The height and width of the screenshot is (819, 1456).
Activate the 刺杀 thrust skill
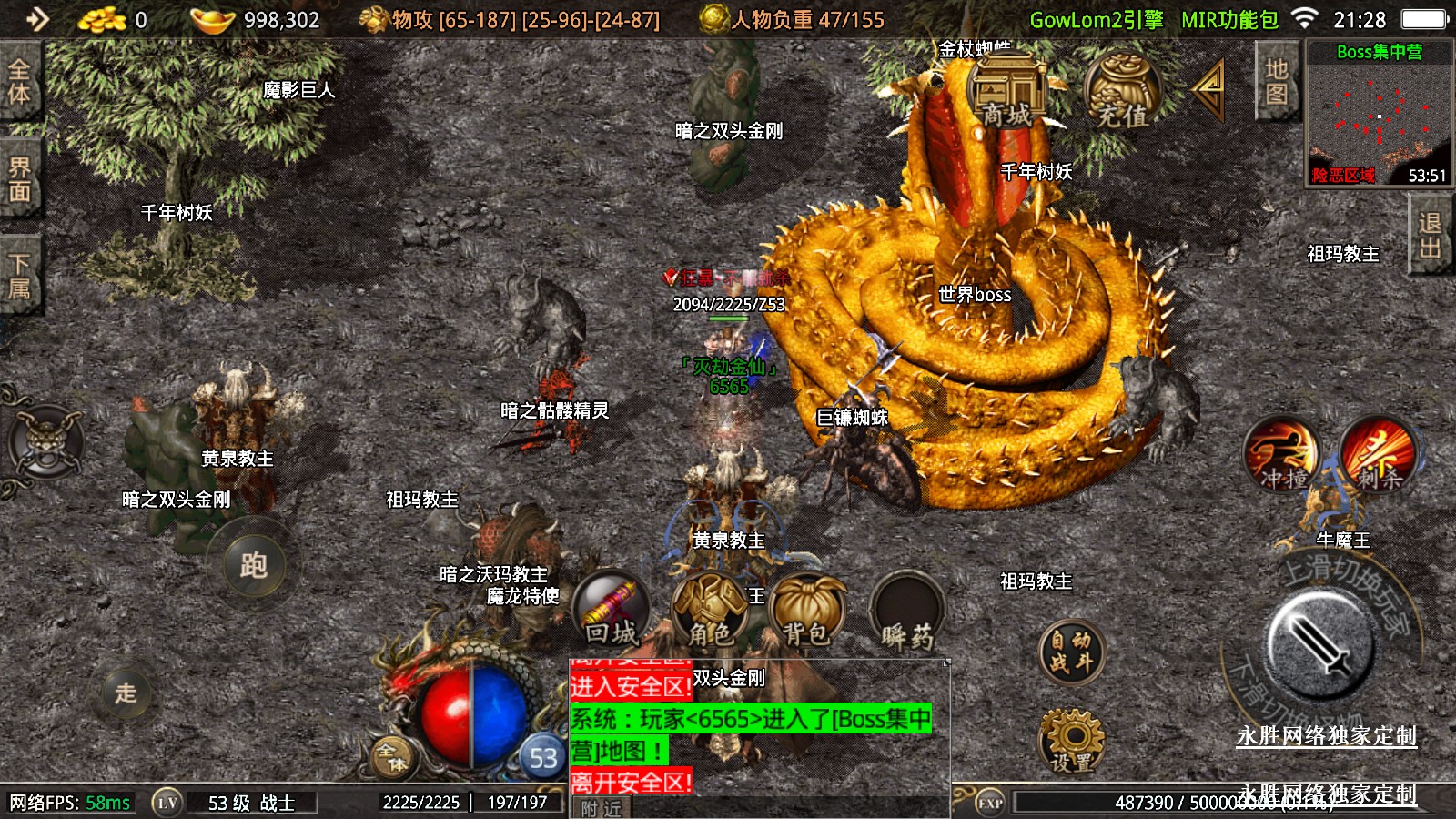click(x=1379, y=454)
